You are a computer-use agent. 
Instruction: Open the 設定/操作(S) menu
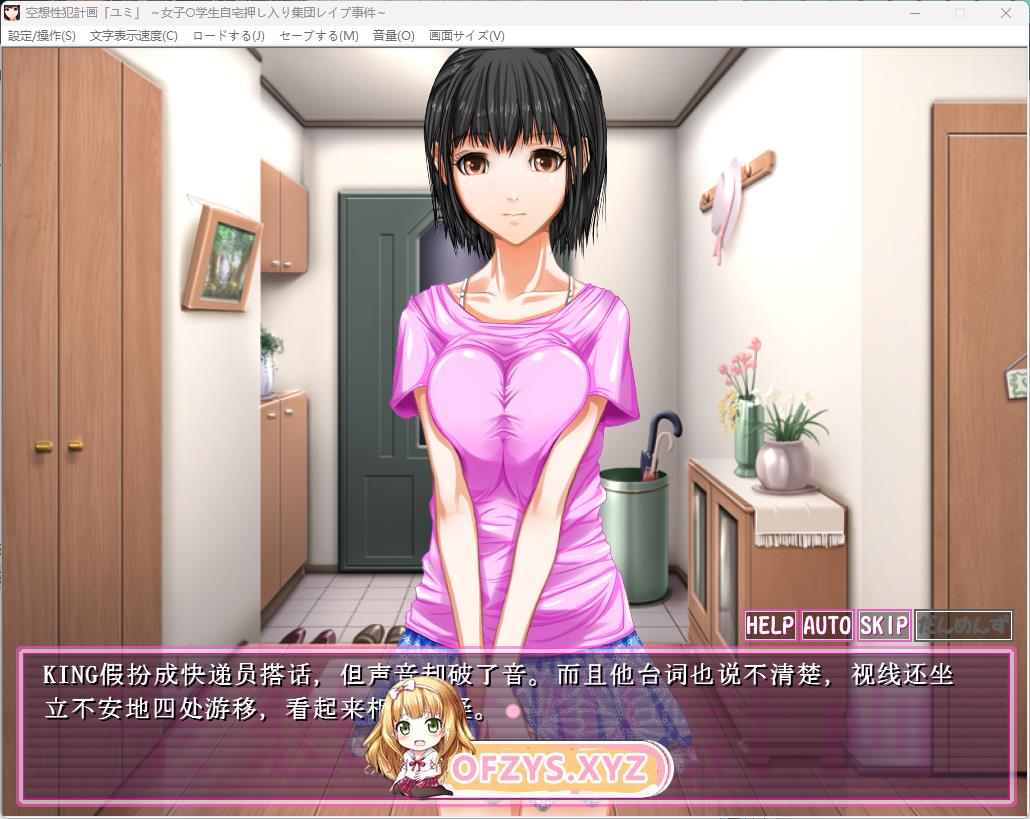coord(42,36)
